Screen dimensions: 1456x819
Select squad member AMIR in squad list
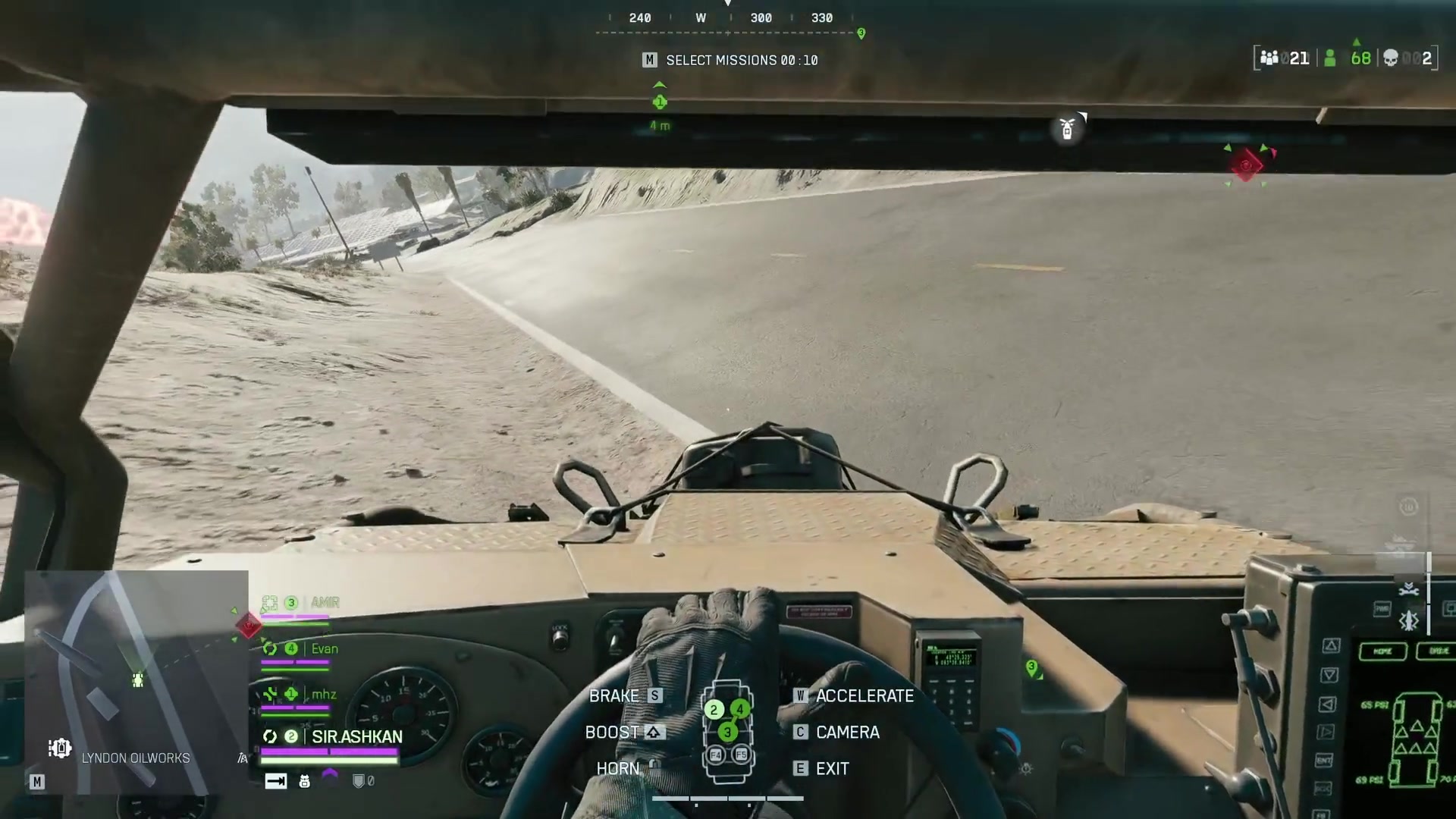point(325,603)
